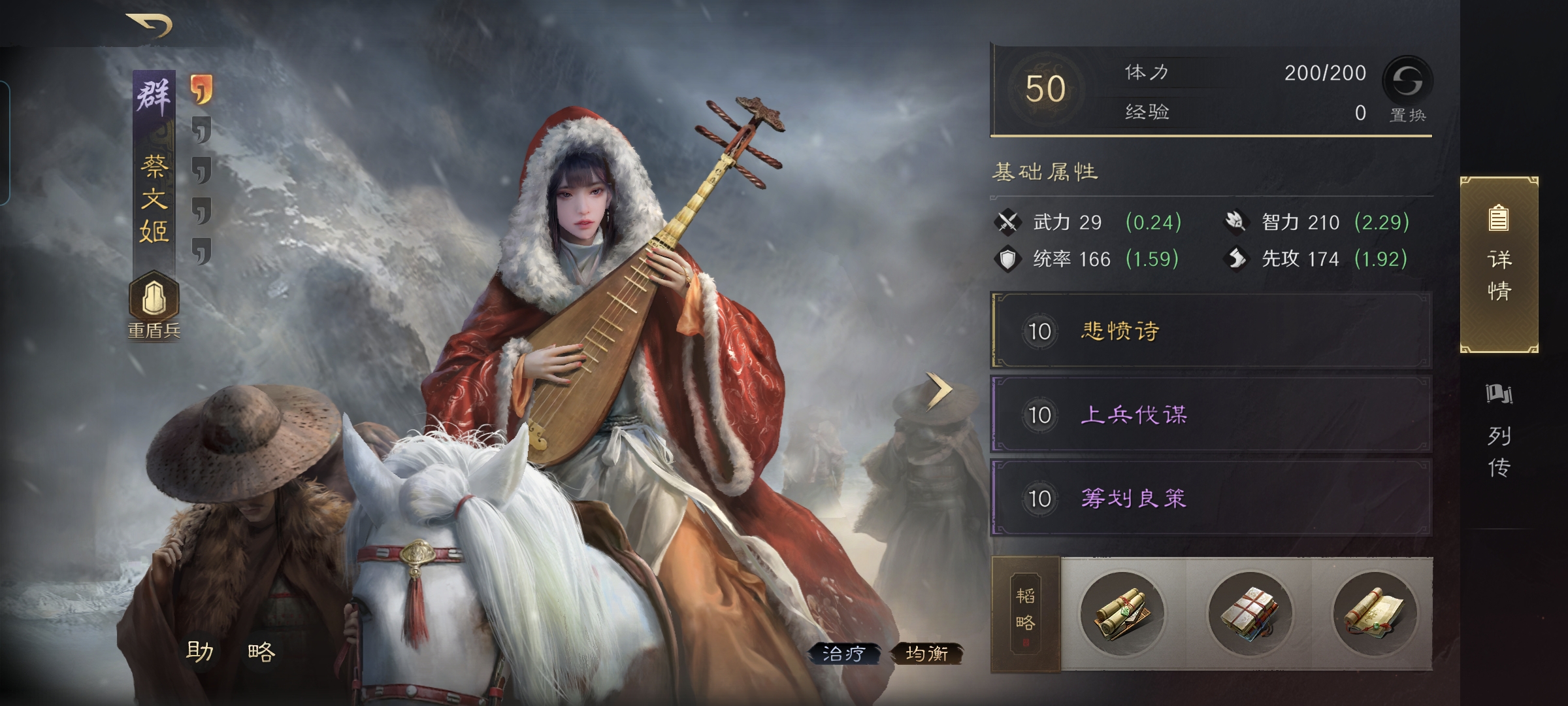
Task: Select the open paper scroll icon
Action: tap(1375, 613)
